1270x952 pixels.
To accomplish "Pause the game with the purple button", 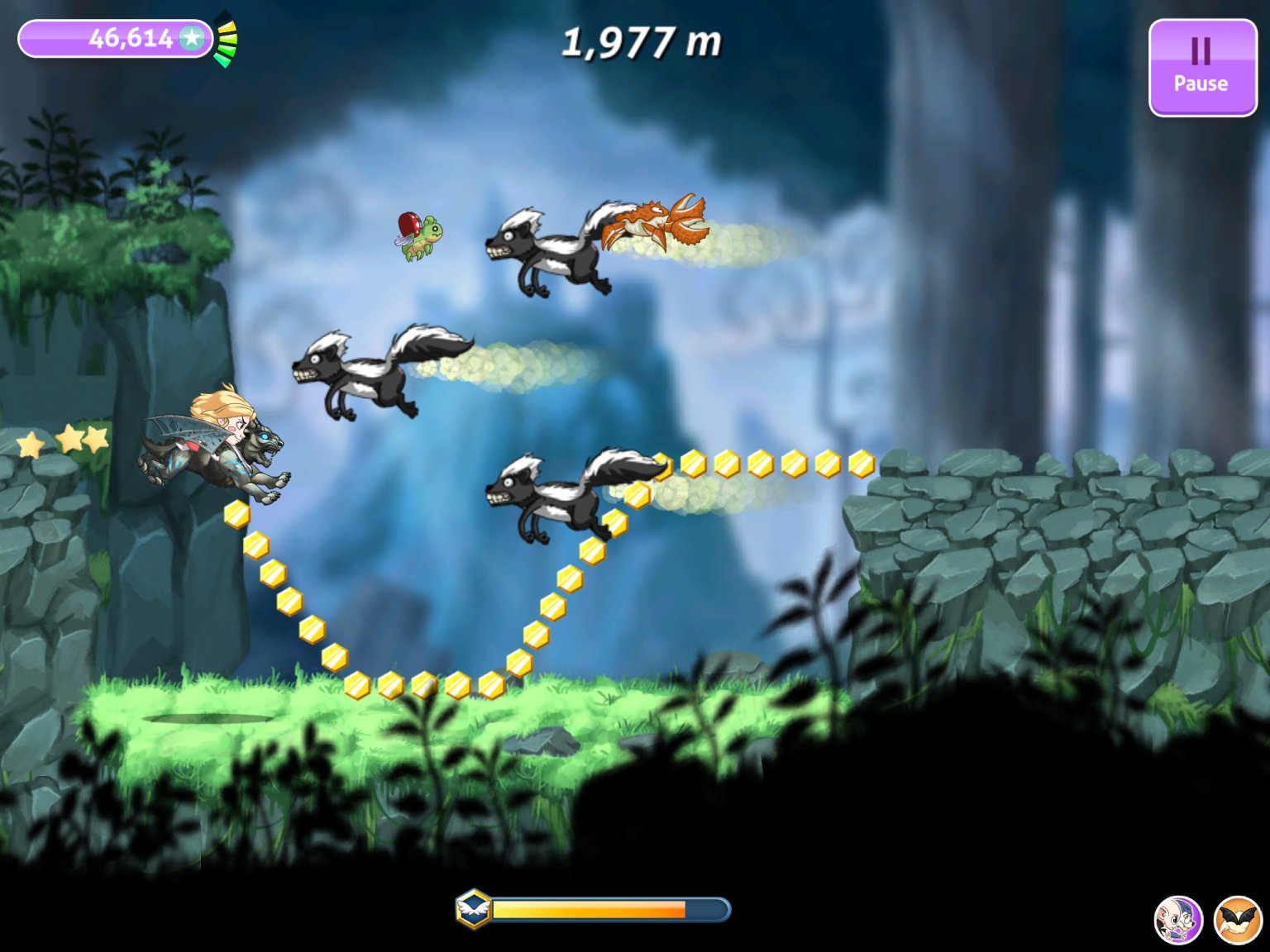I will (1201, 68).
